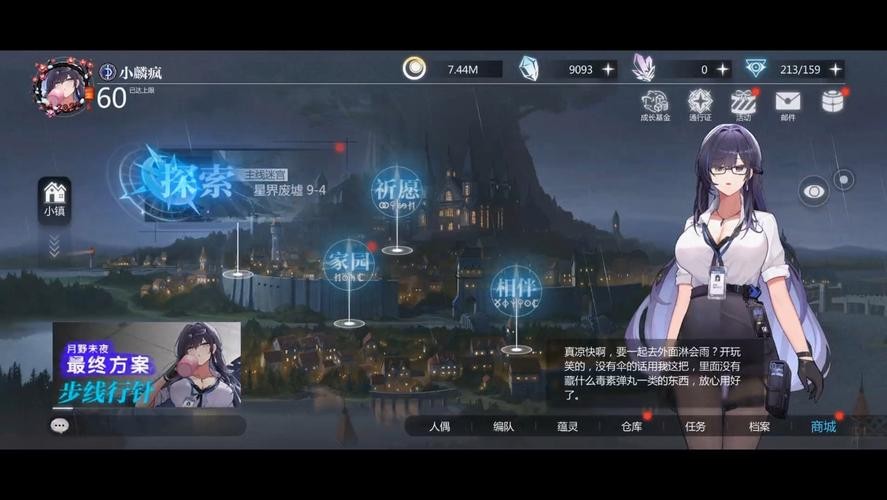View the player profile avatar
Image resolution: width=887 pixels, height=500 pixels.
[62, 86]
